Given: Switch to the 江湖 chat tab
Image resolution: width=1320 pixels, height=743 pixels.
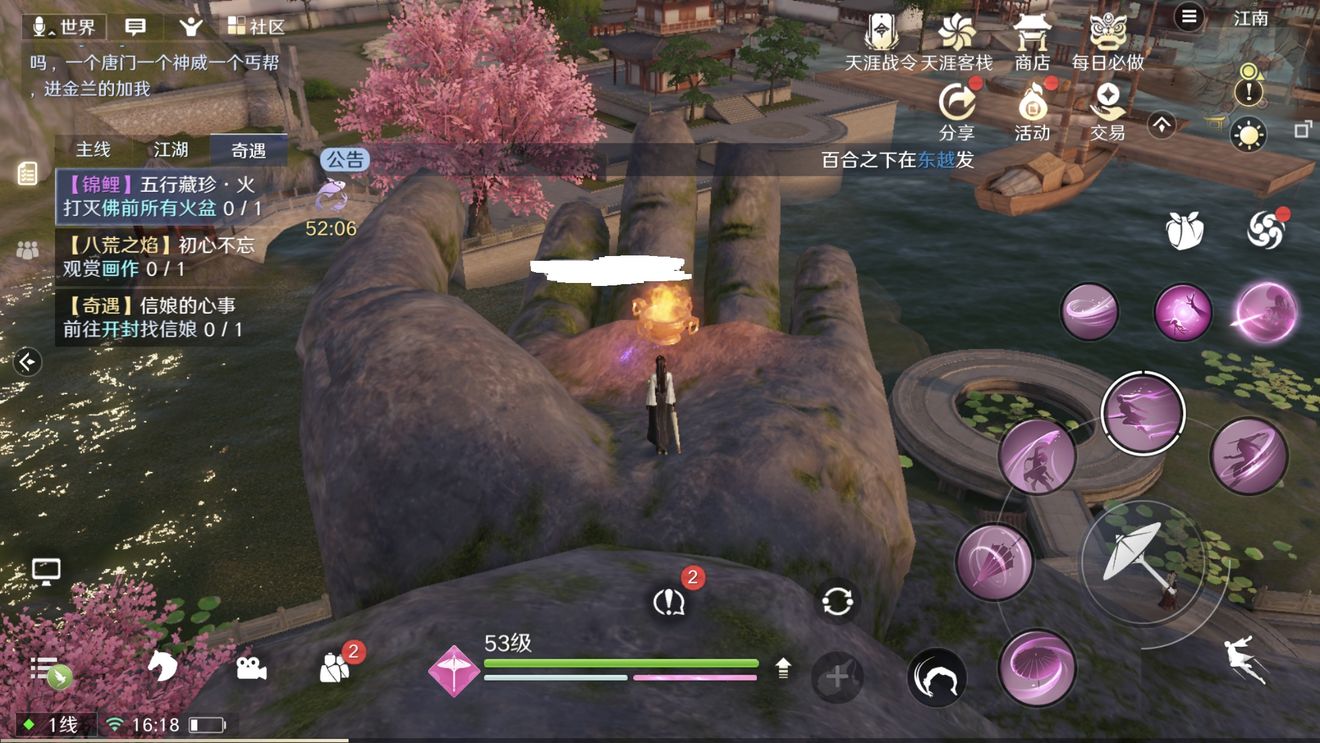Looking at the screenshot, I should (x=170, y=149).
